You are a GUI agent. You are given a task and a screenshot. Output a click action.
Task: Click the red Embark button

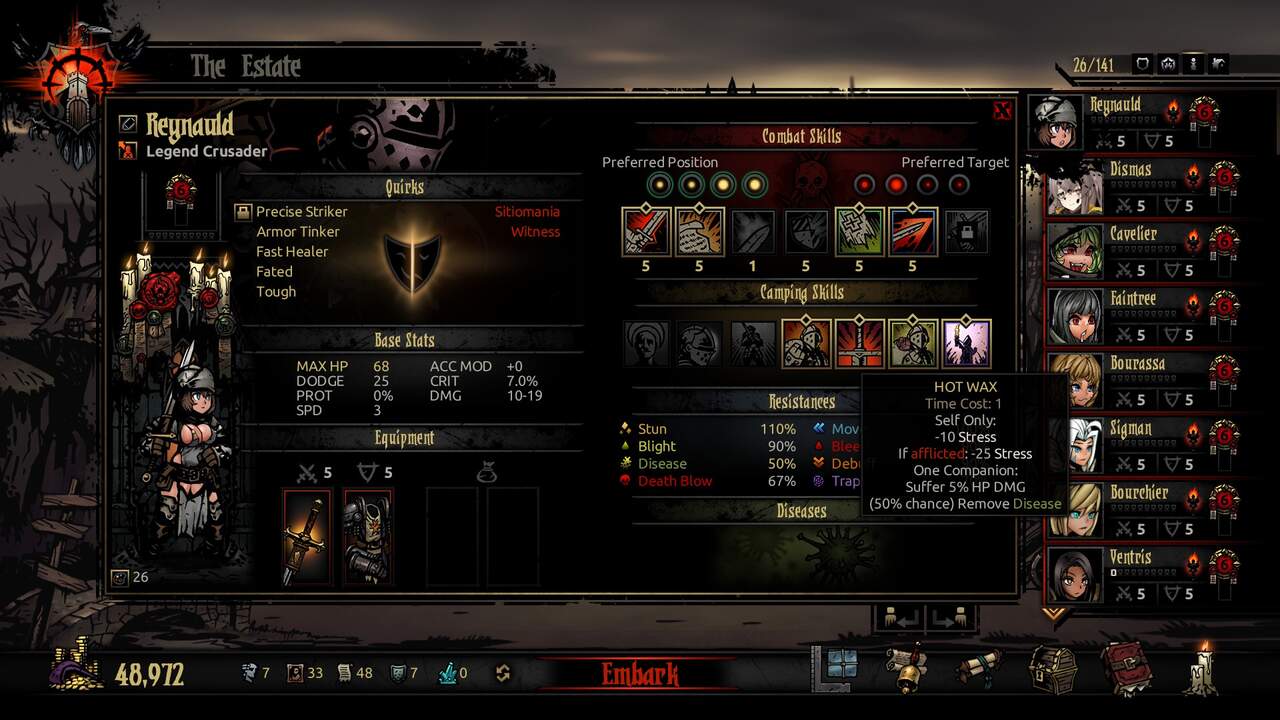click(640, 674)
